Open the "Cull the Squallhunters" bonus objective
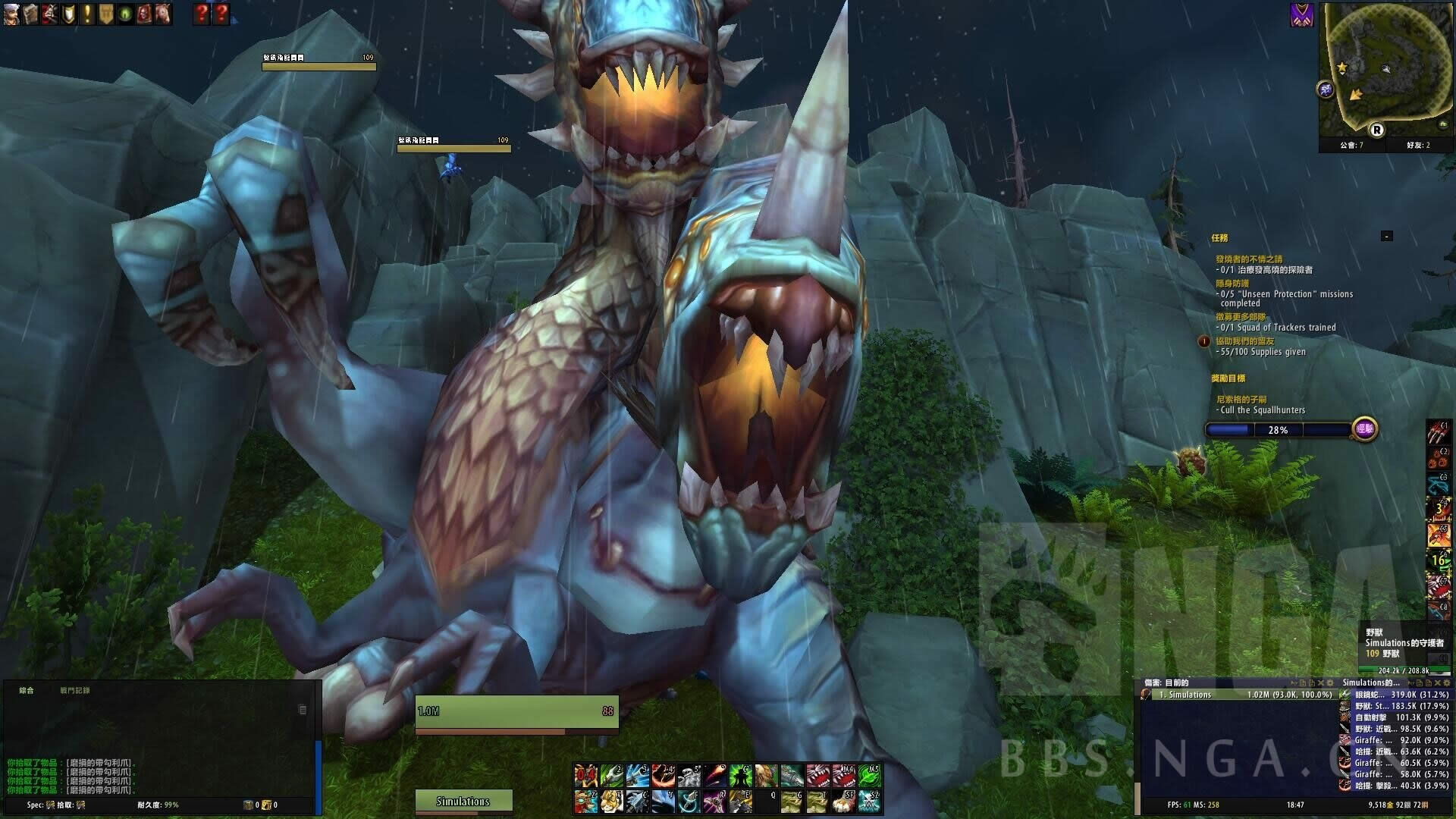1456x819 pixels. [x=1263, y=410]
